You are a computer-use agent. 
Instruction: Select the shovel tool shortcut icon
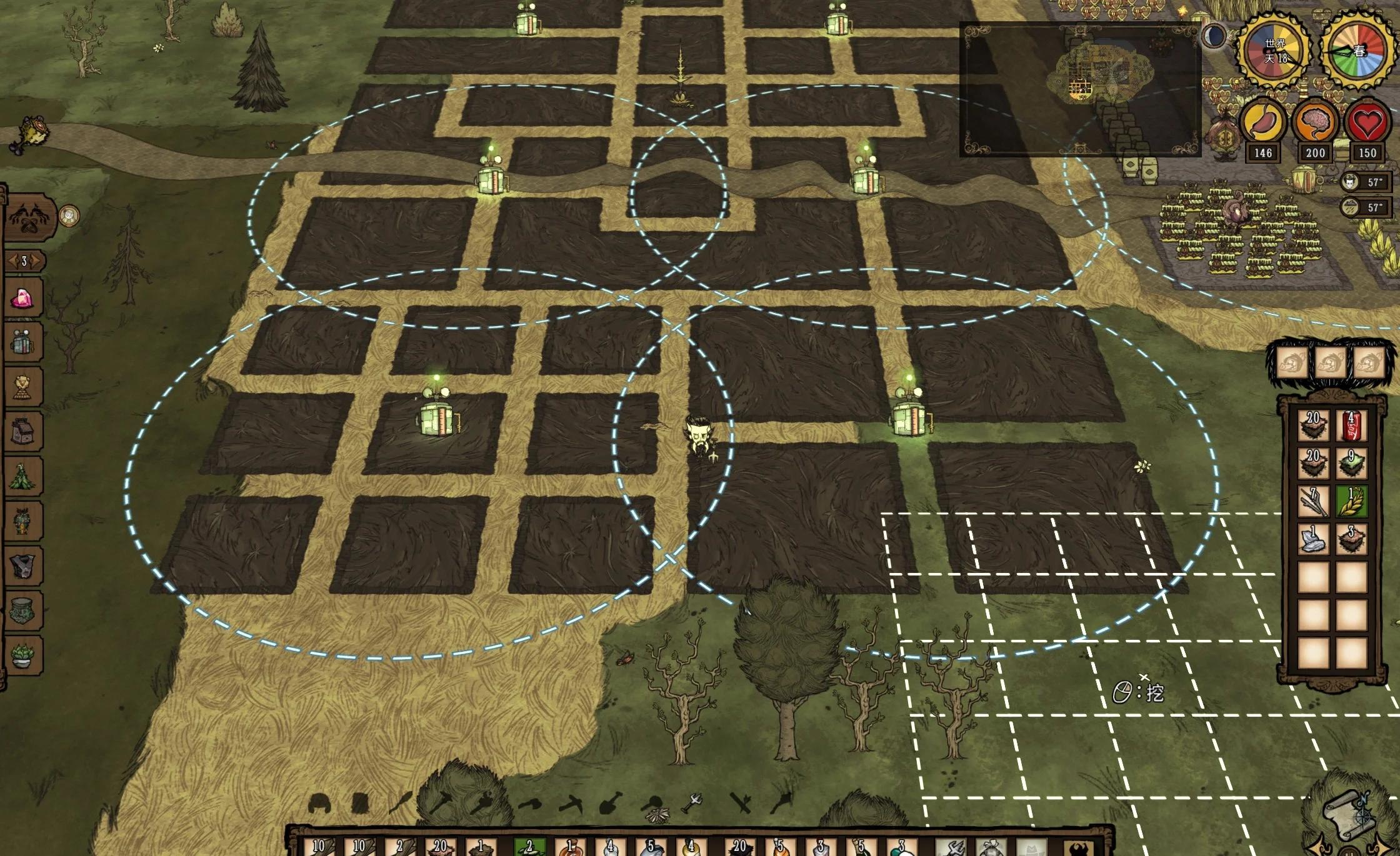coord(609,802)
